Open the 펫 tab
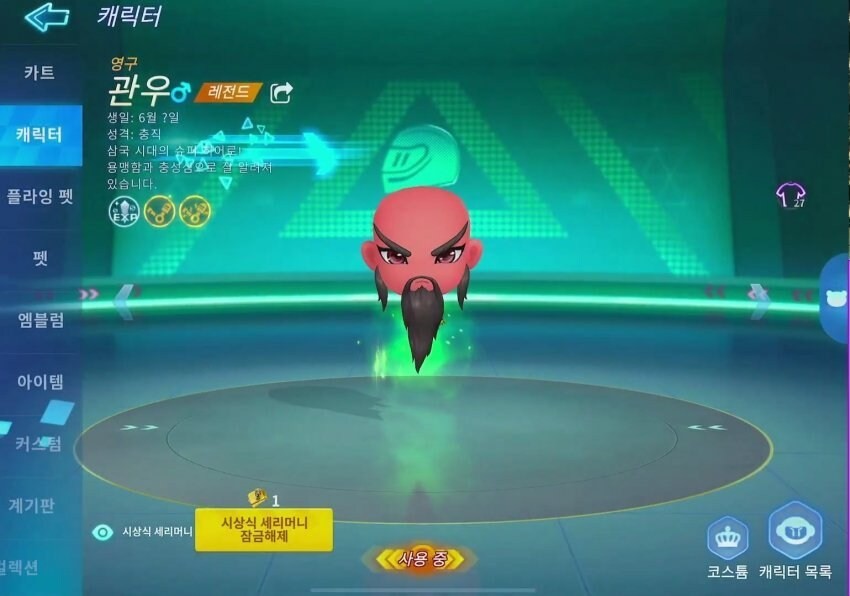This screenshot has width=850, height=596. [40, 258]
